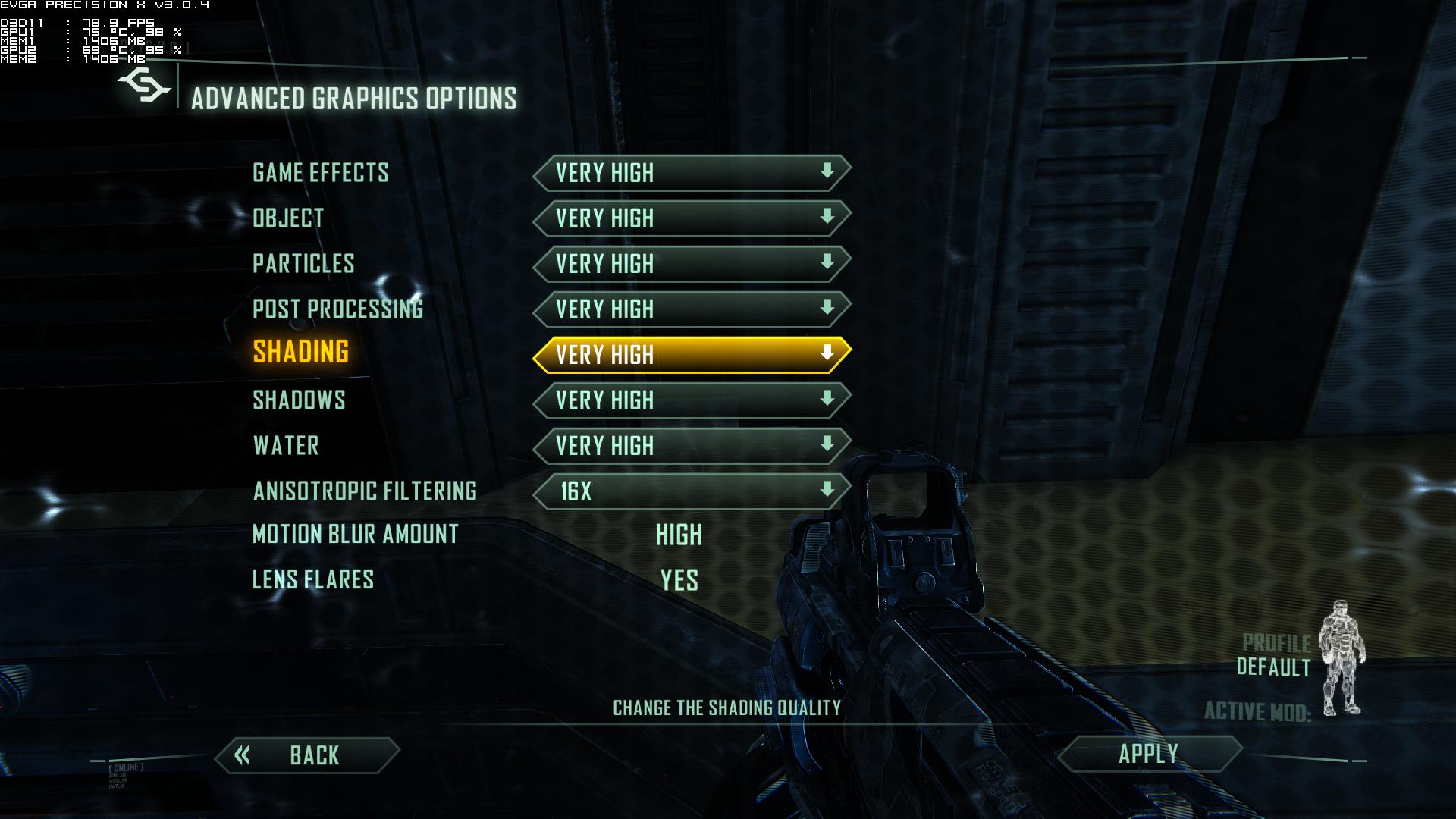Expand the Water quality dropdown
This screenshot has height=819, width=1456.
(692, 446)
